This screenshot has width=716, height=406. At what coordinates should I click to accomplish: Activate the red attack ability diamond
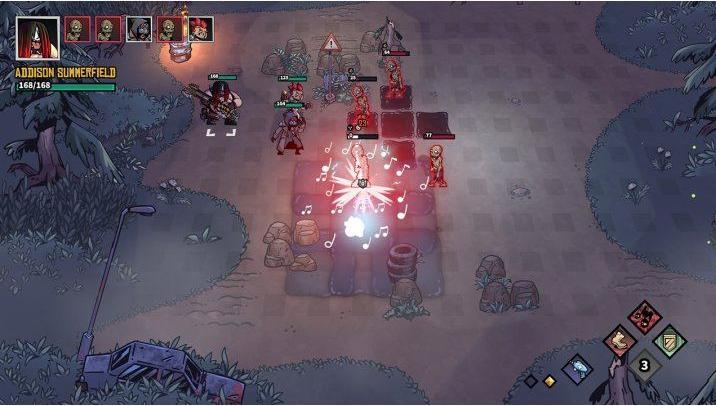[x=645, y=319]
